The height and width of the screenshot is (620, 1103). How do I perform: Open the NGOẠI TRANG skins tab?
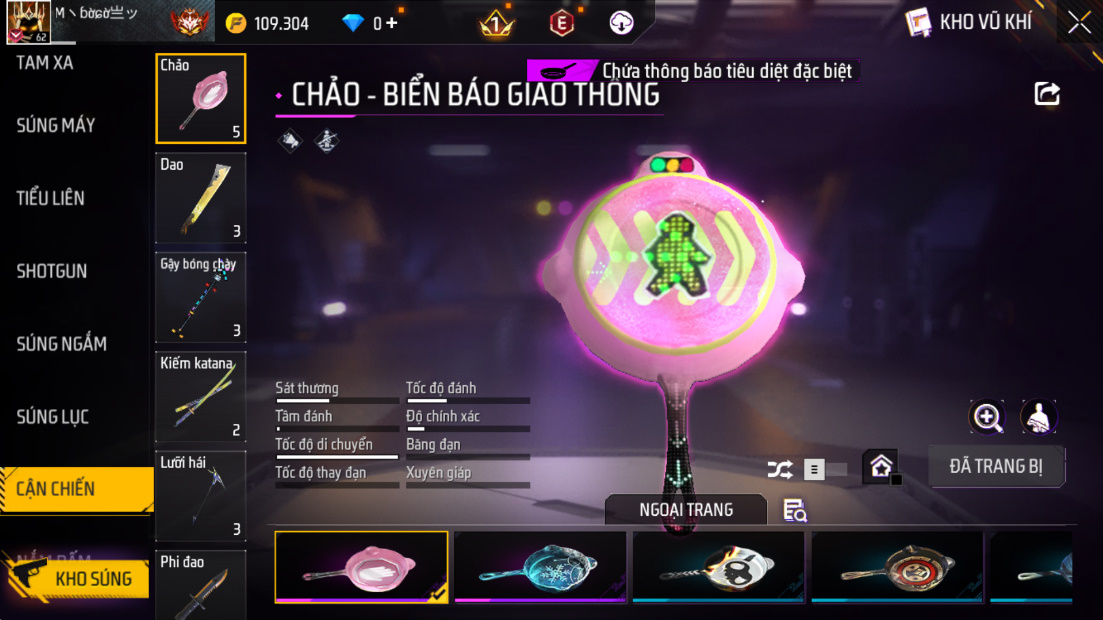pos(686,510)
